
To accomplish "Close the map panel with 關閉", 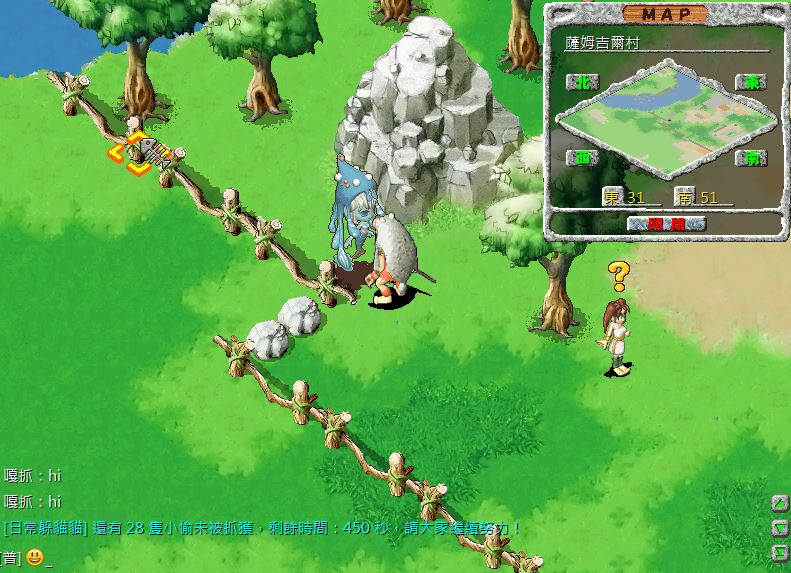I will 666,223.
